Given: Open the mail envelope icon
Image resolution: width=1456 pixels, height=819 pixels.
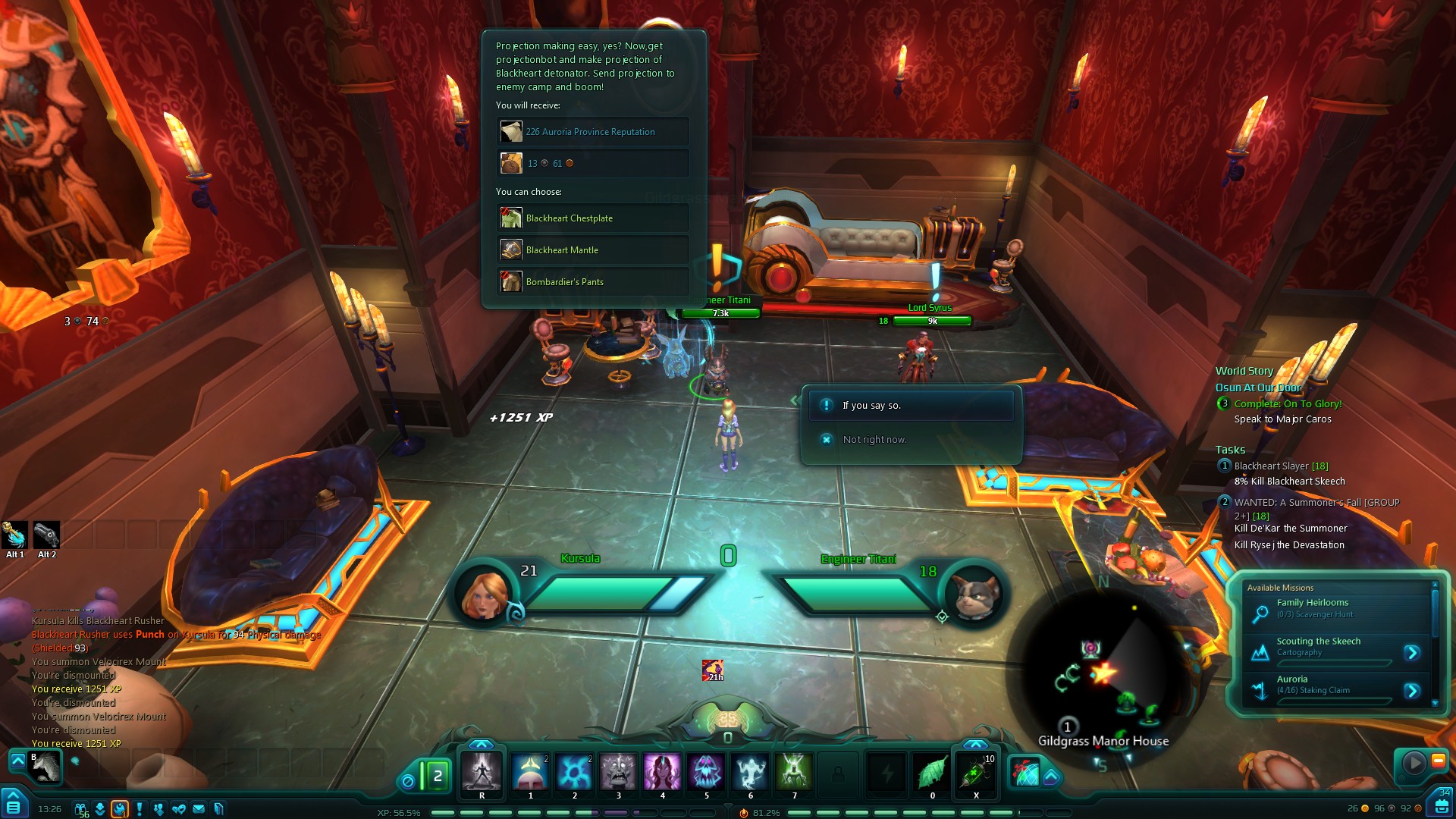Looking at the screenshot, I should pos(199,809).
